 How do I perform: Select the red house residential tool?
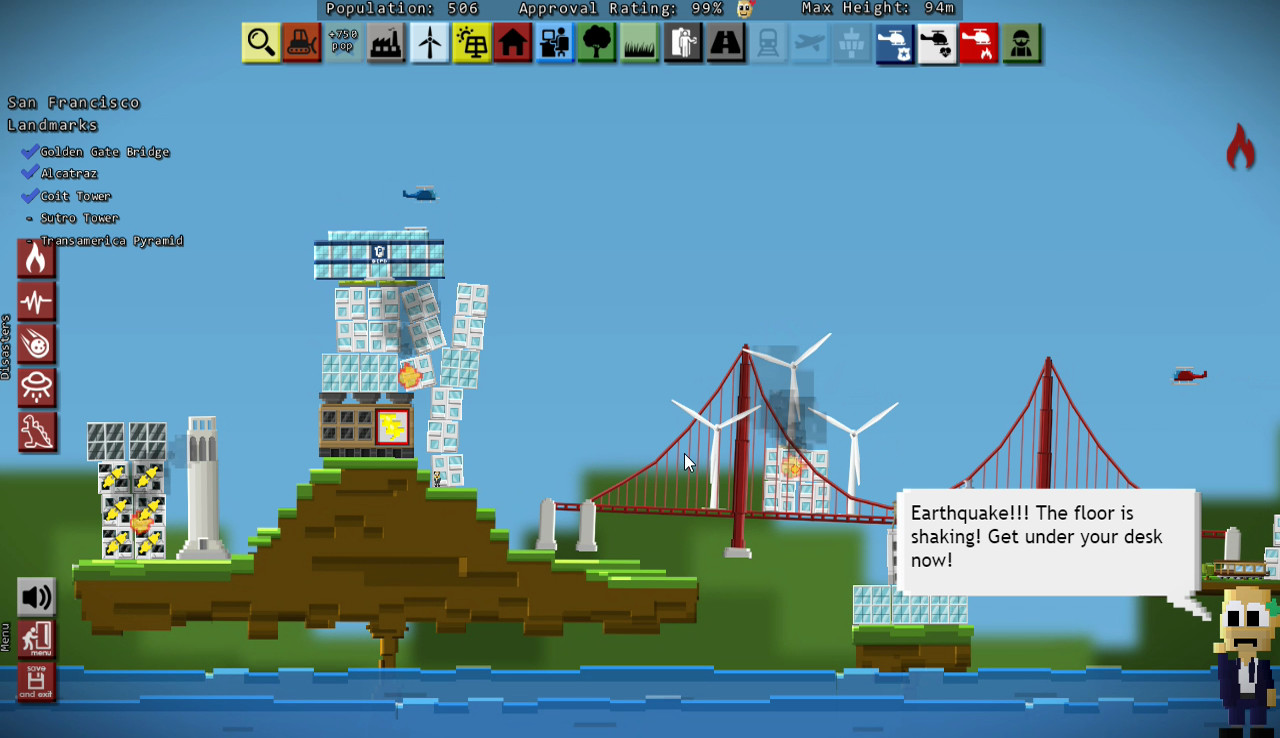click(512, 43)
